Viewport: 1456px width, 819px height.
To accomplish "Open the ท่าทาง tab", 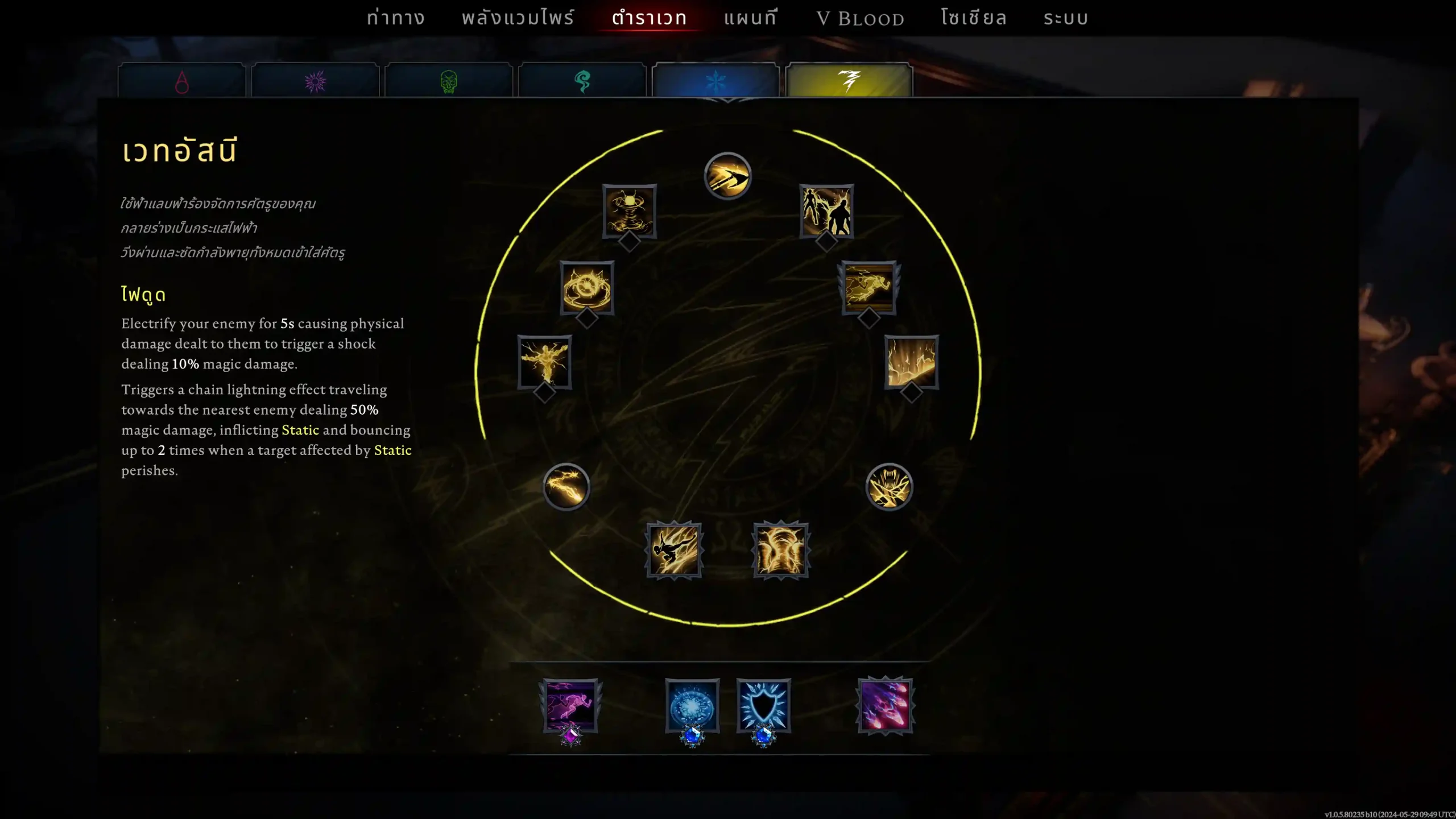I will click(395, 18).
